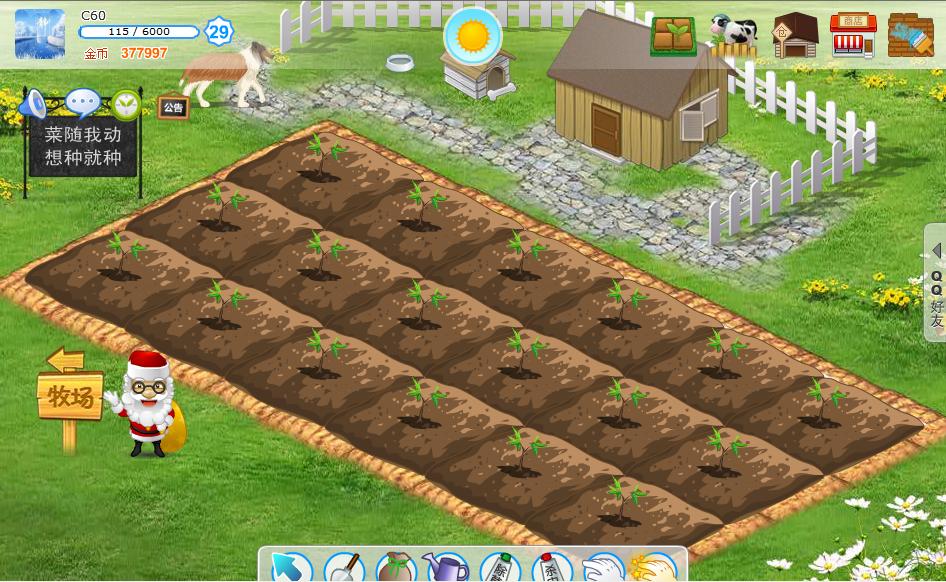Click the green clock sprout icon
The height and width of the screenshot is (582, 946).
click(x=126, y=103)
